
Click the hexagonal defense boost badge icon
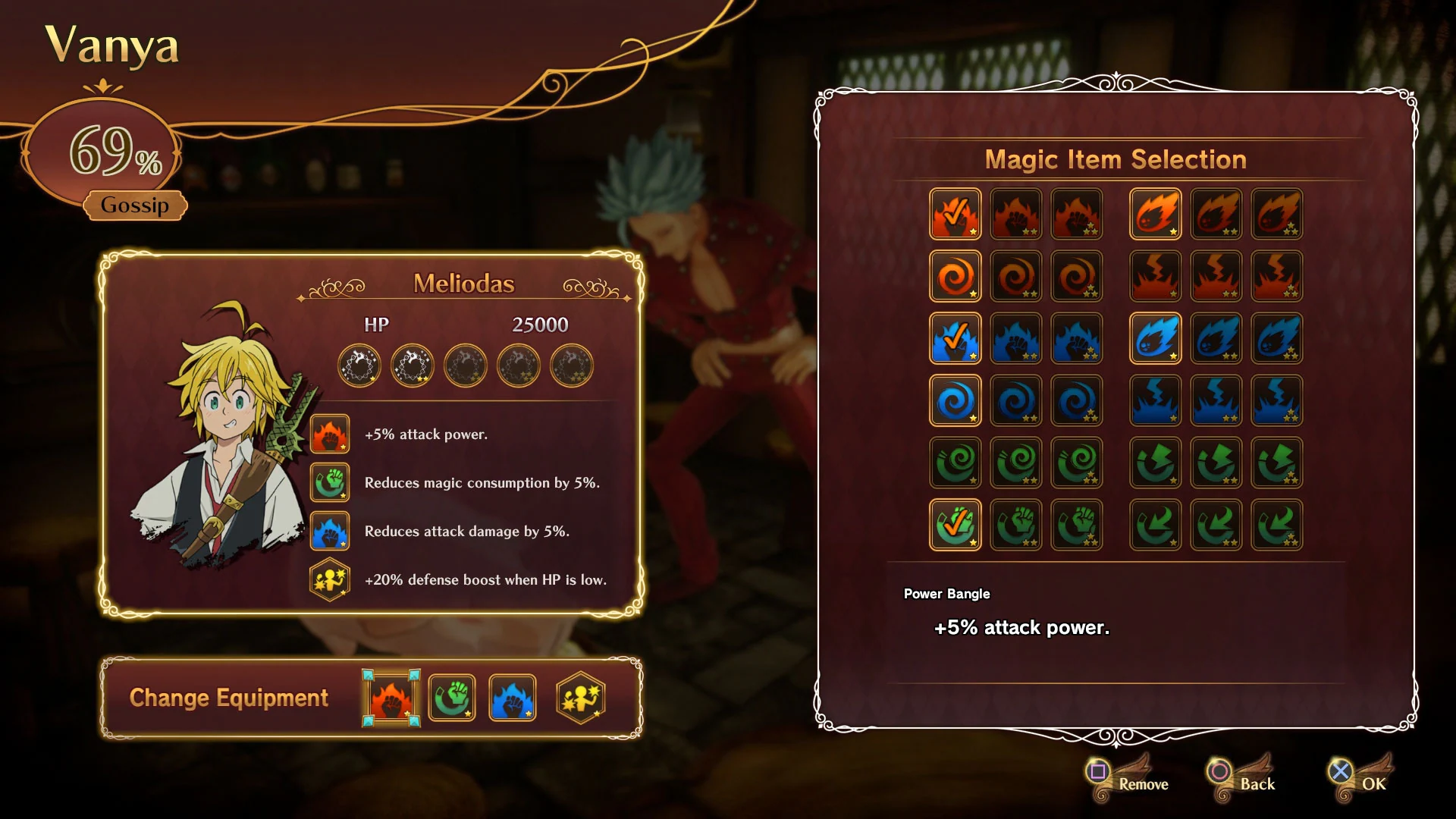point(330,579)
